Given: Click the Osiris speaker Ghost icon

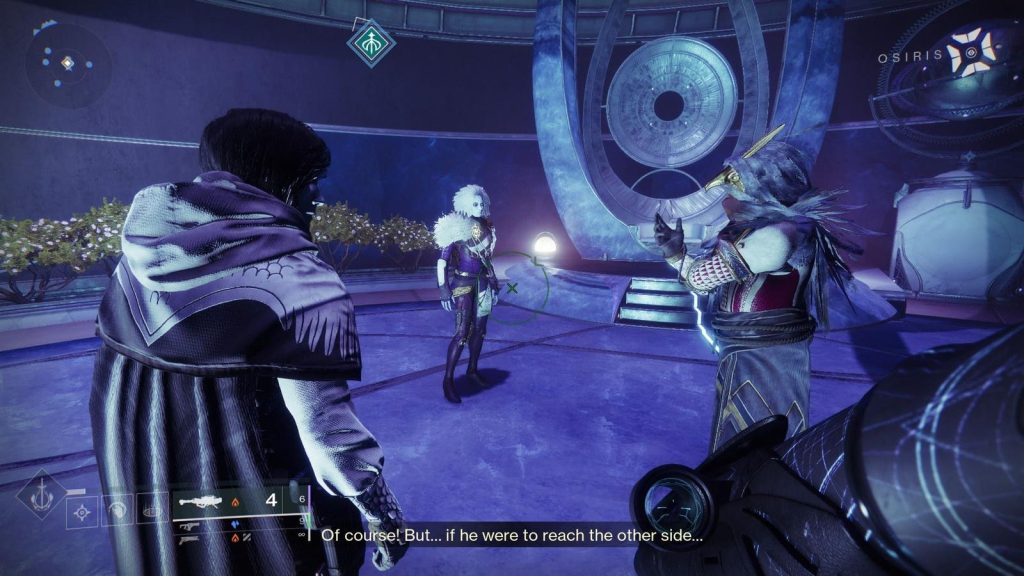Looking at the screenshot, I should [970, 54].
